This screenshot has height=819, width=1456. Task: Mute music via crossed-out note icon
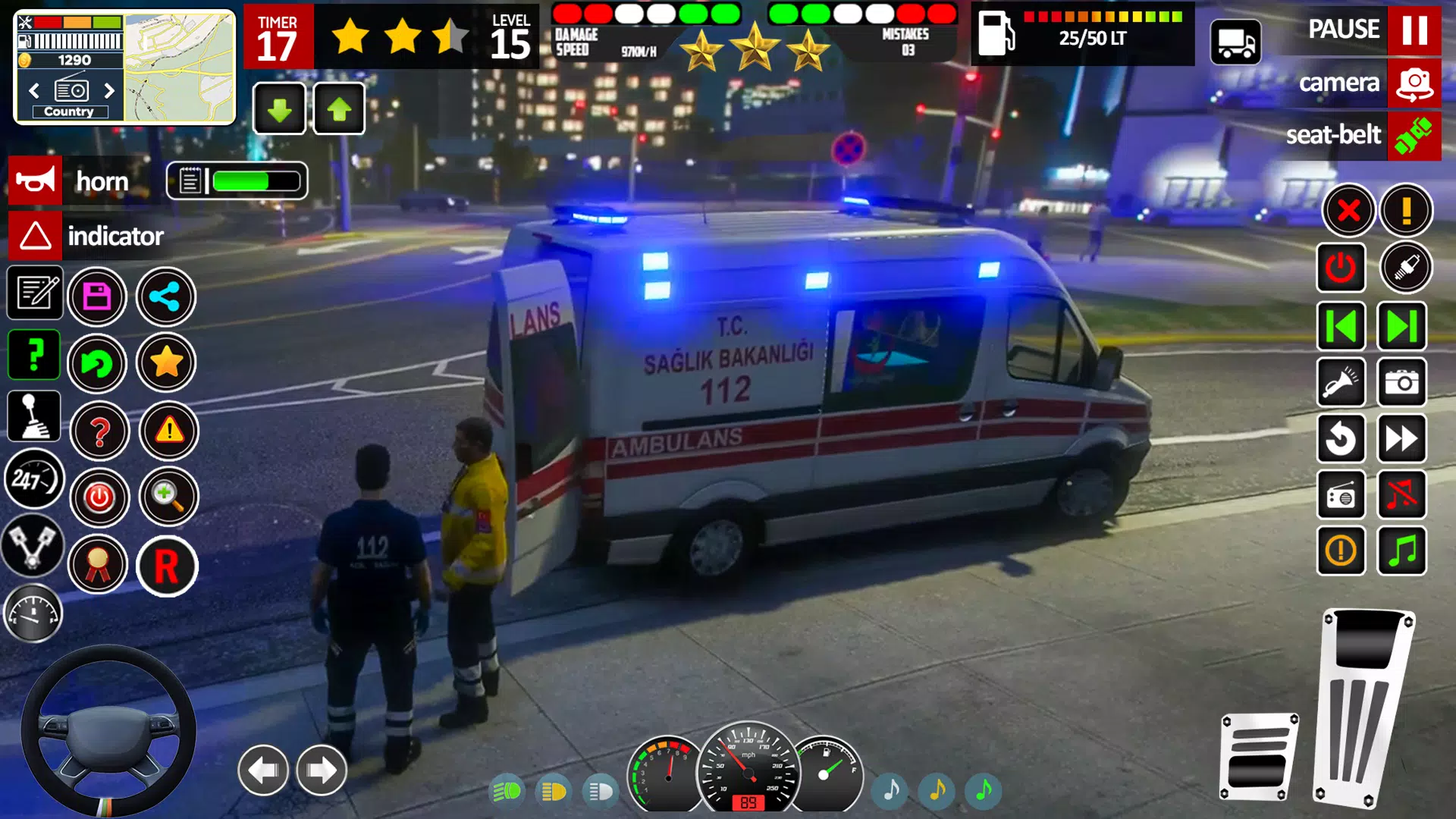[1404, 495]
